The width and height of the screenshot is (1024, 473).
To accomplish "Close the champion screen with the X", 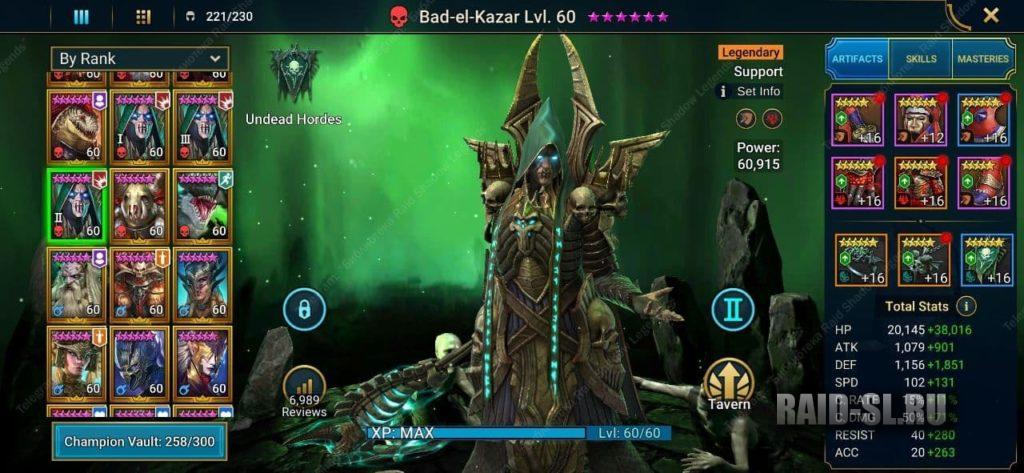I will pyautogui.click(x=991, y=15).
